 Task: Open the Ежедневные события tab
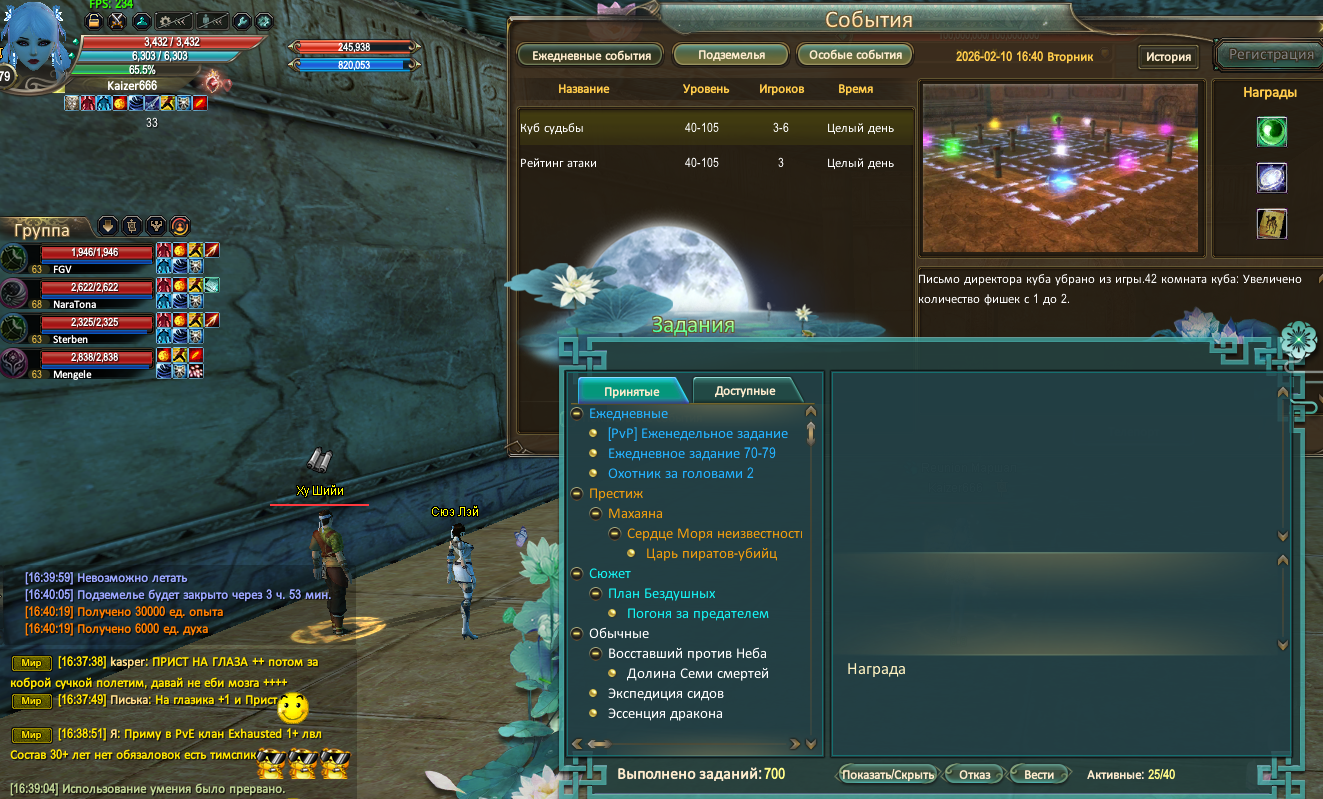591,55
